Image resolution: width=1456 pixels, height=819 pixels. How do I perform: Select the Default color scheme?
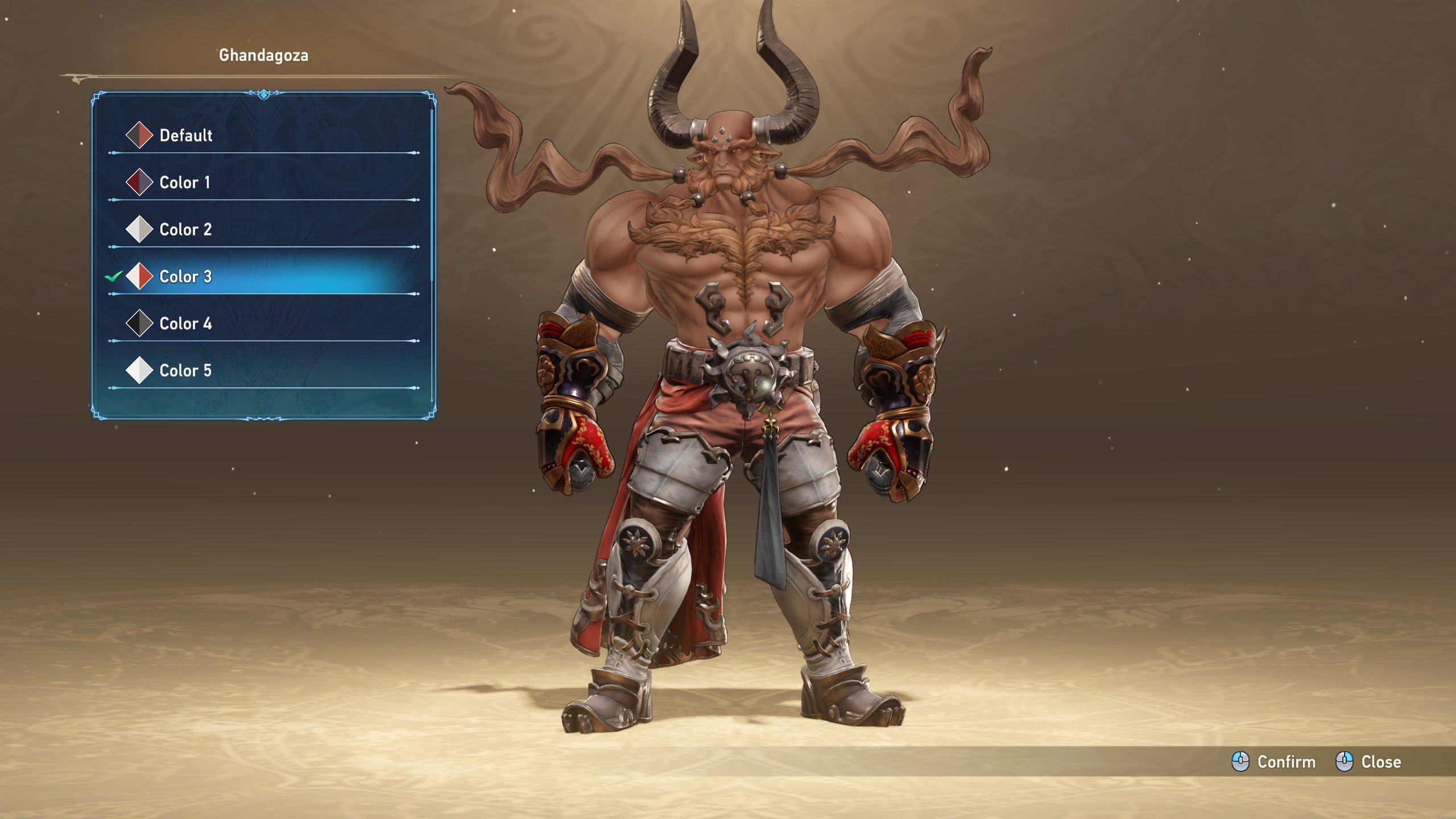[x=185, y=135]
